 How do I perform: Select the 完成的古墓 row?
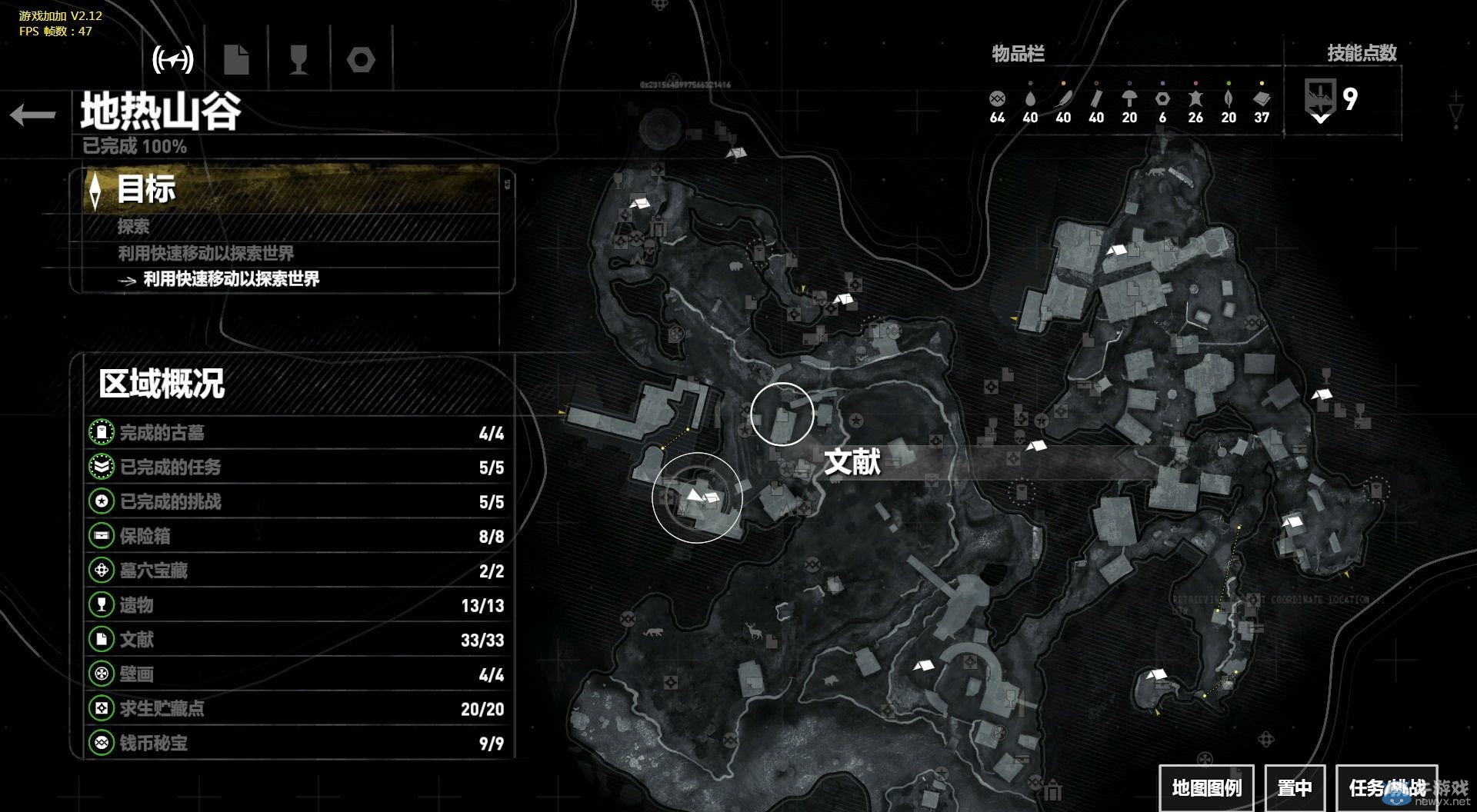[x=297, y=433]
